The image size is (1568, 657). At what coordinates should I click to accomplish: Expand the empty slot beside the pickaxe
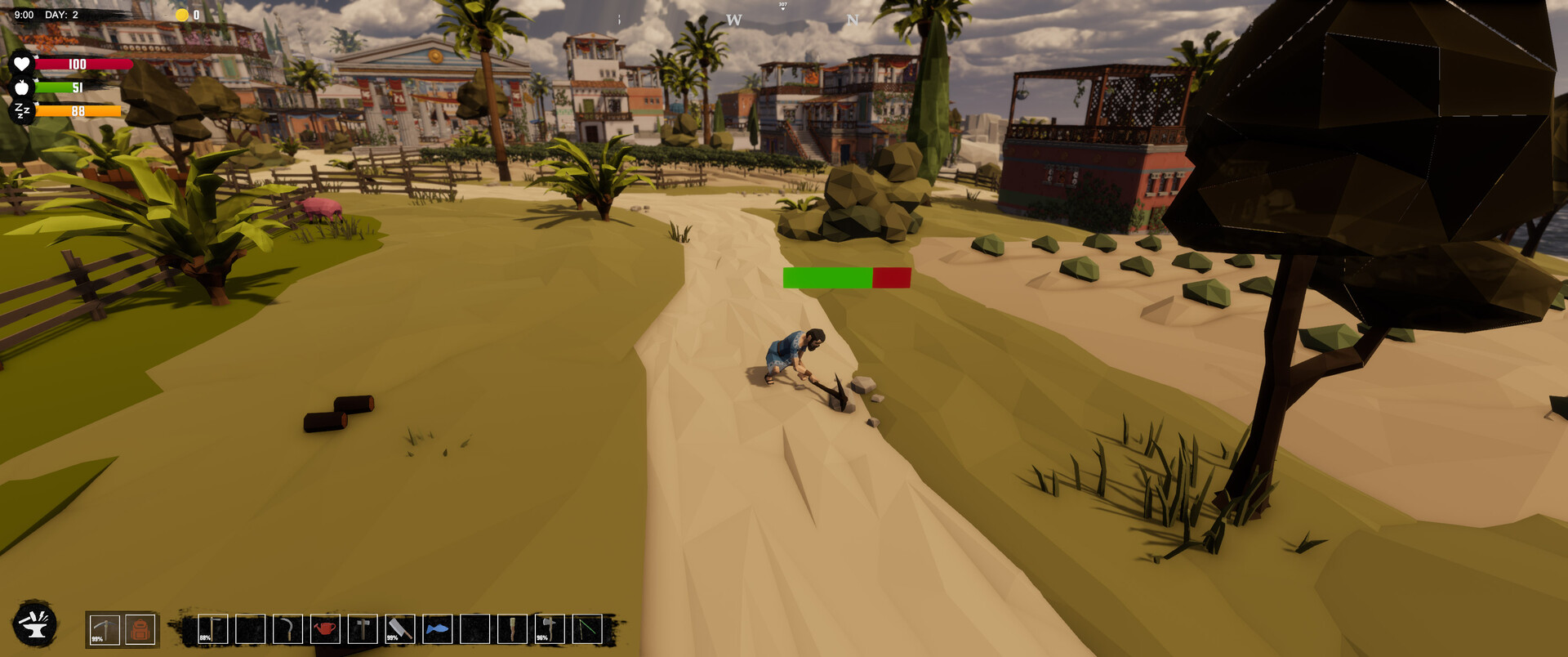(249, 629)
